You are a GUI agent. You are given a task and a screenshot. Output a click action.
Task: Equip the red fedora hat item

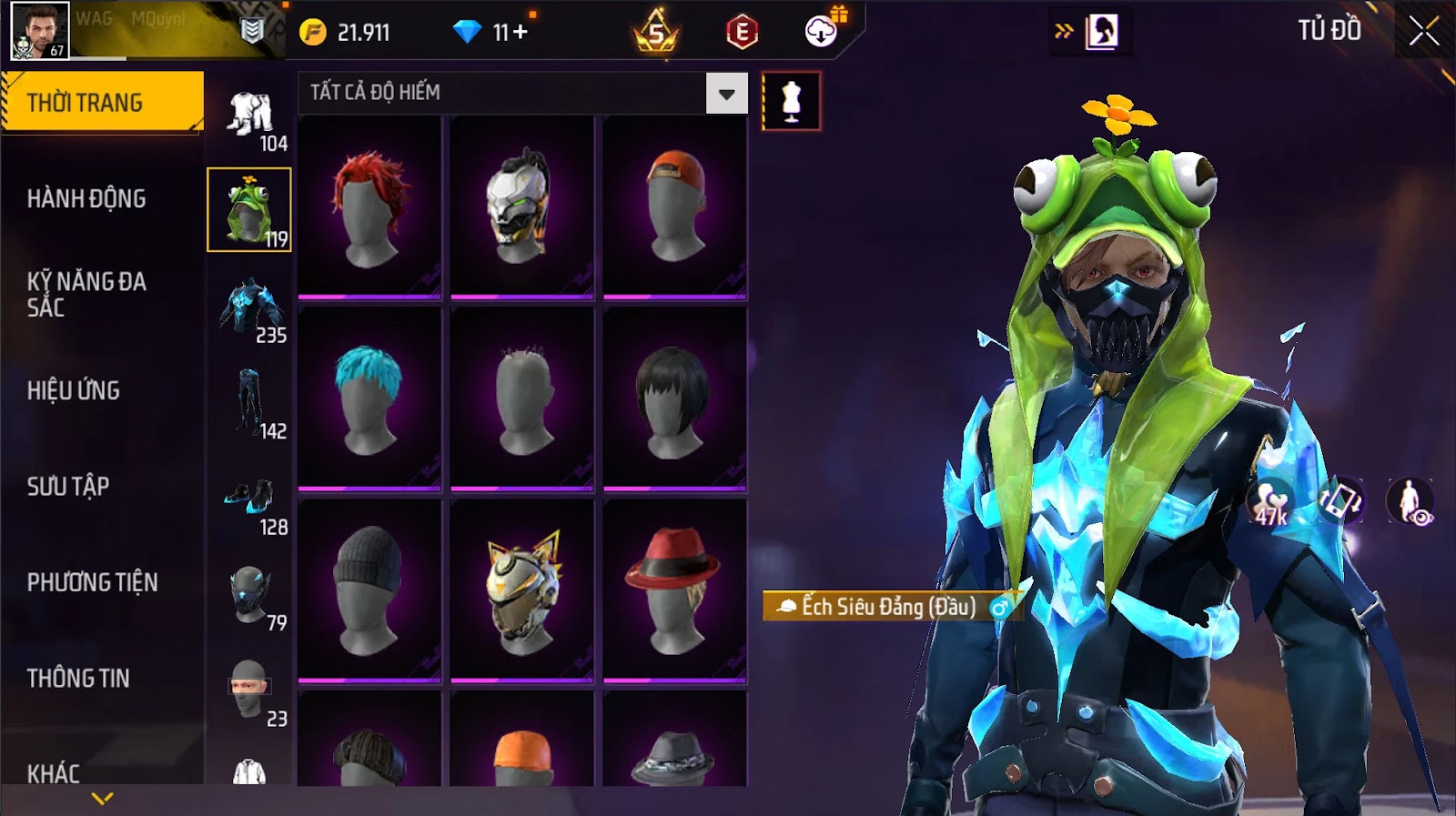[x=674, y=589]
